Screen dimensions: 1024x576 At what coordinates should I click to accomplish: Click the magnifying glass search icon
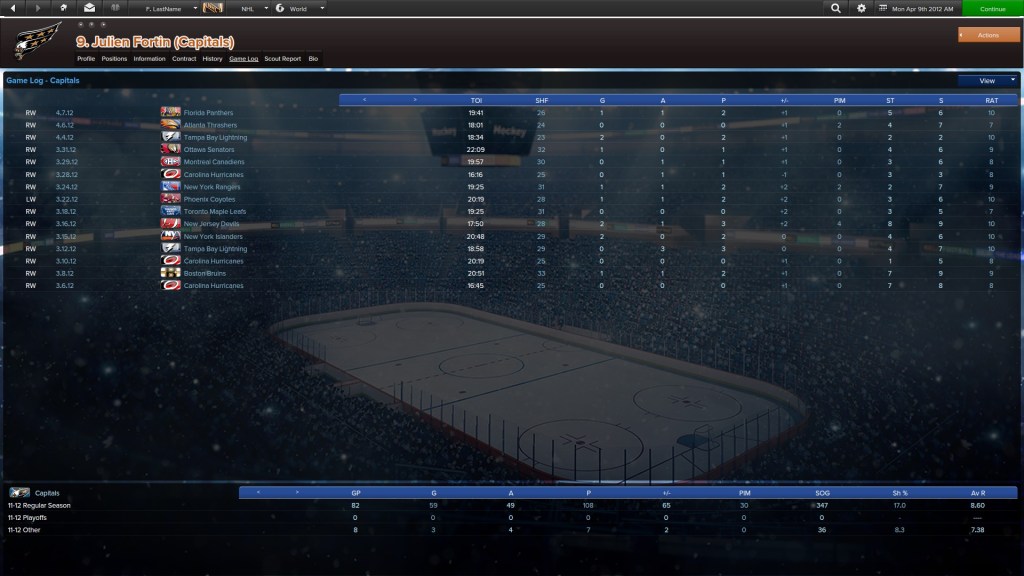836,8
